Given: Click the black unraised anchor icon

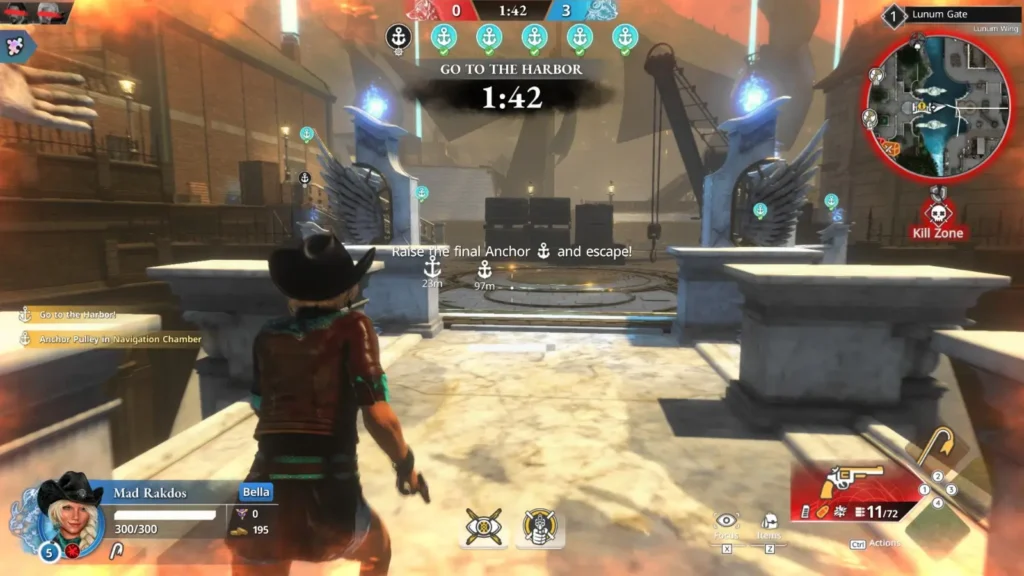Looking at the screenshot, I should click(398, 39).
